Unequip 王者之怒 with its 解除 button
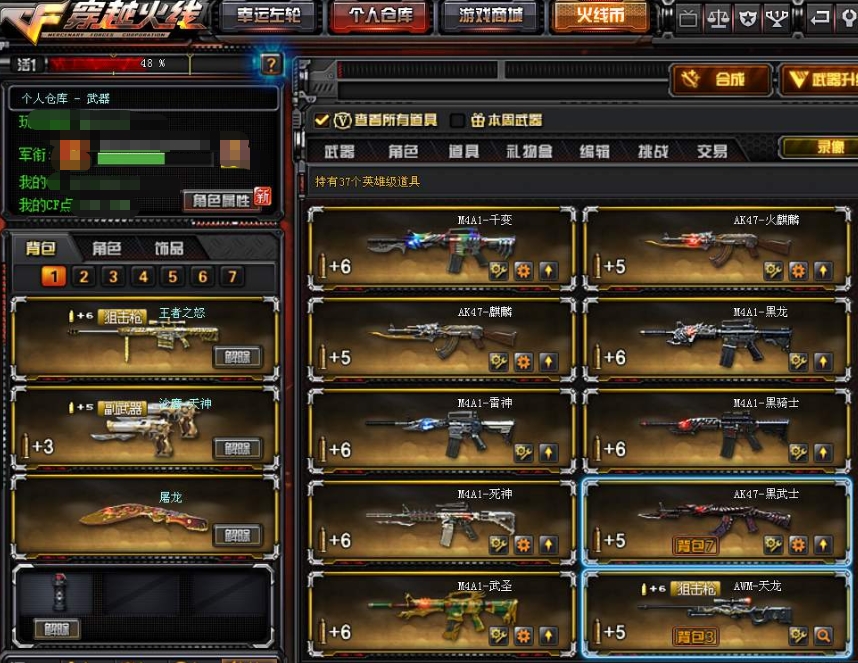 237,357
